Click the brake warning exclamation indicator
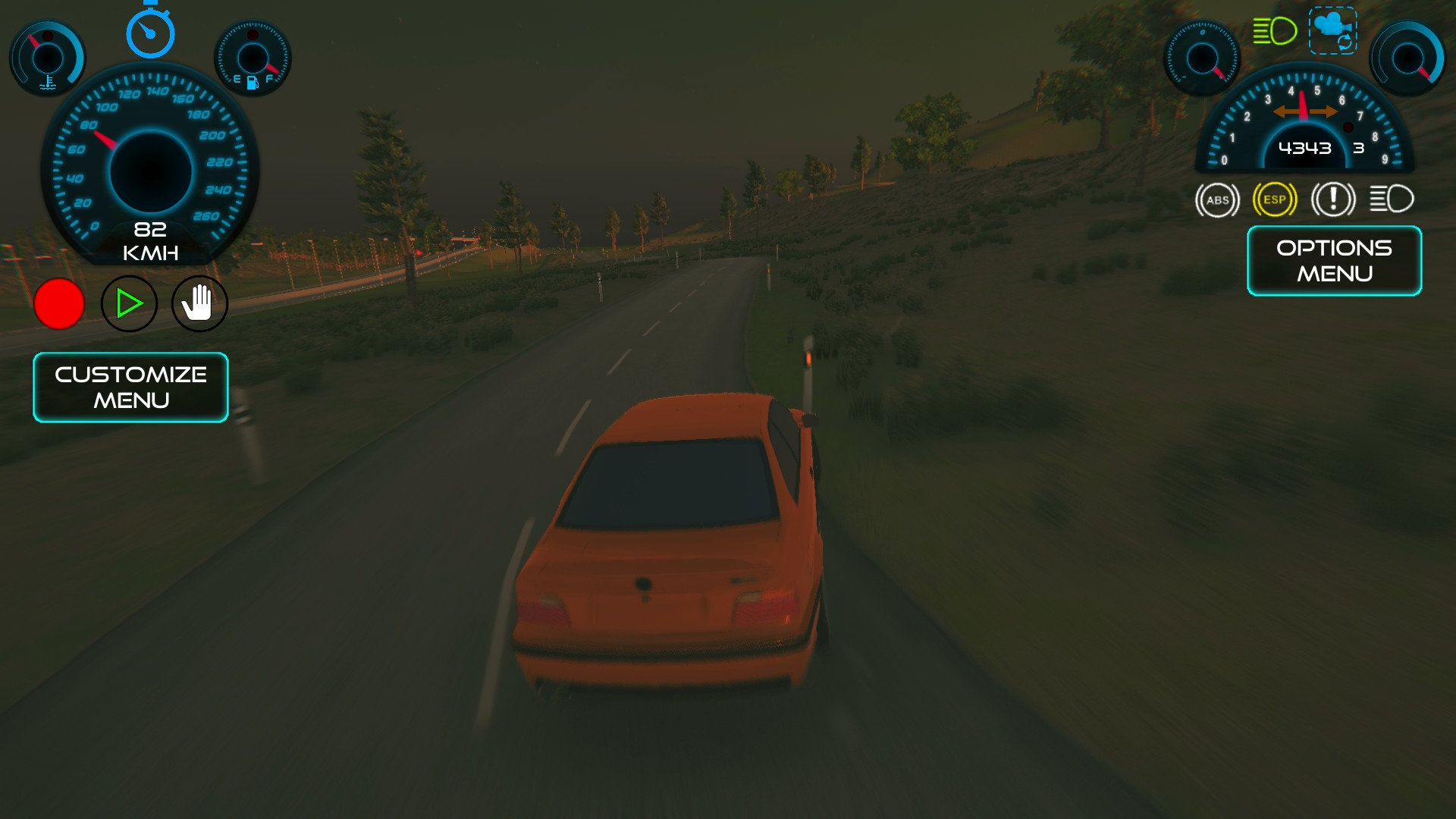The height and width of the screenshot is (819, 1456). 1333,199
